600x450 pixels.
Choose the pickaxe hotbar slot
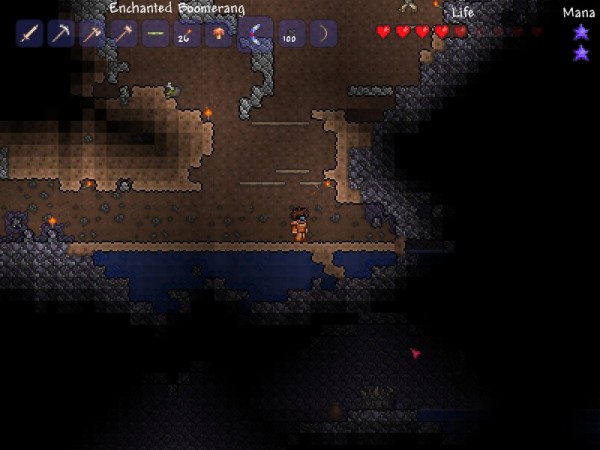point(60,34)
